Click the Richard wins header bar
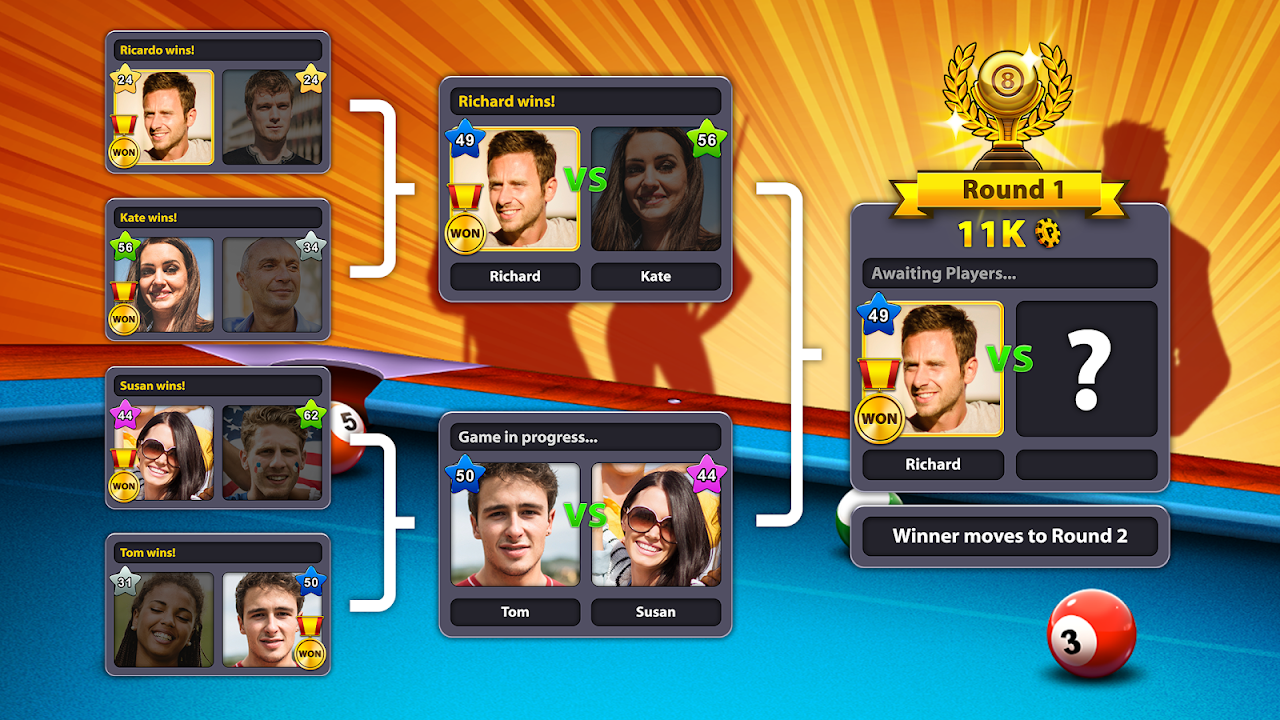The height and width of the screenshot is (720, 1280). point(585,100)
